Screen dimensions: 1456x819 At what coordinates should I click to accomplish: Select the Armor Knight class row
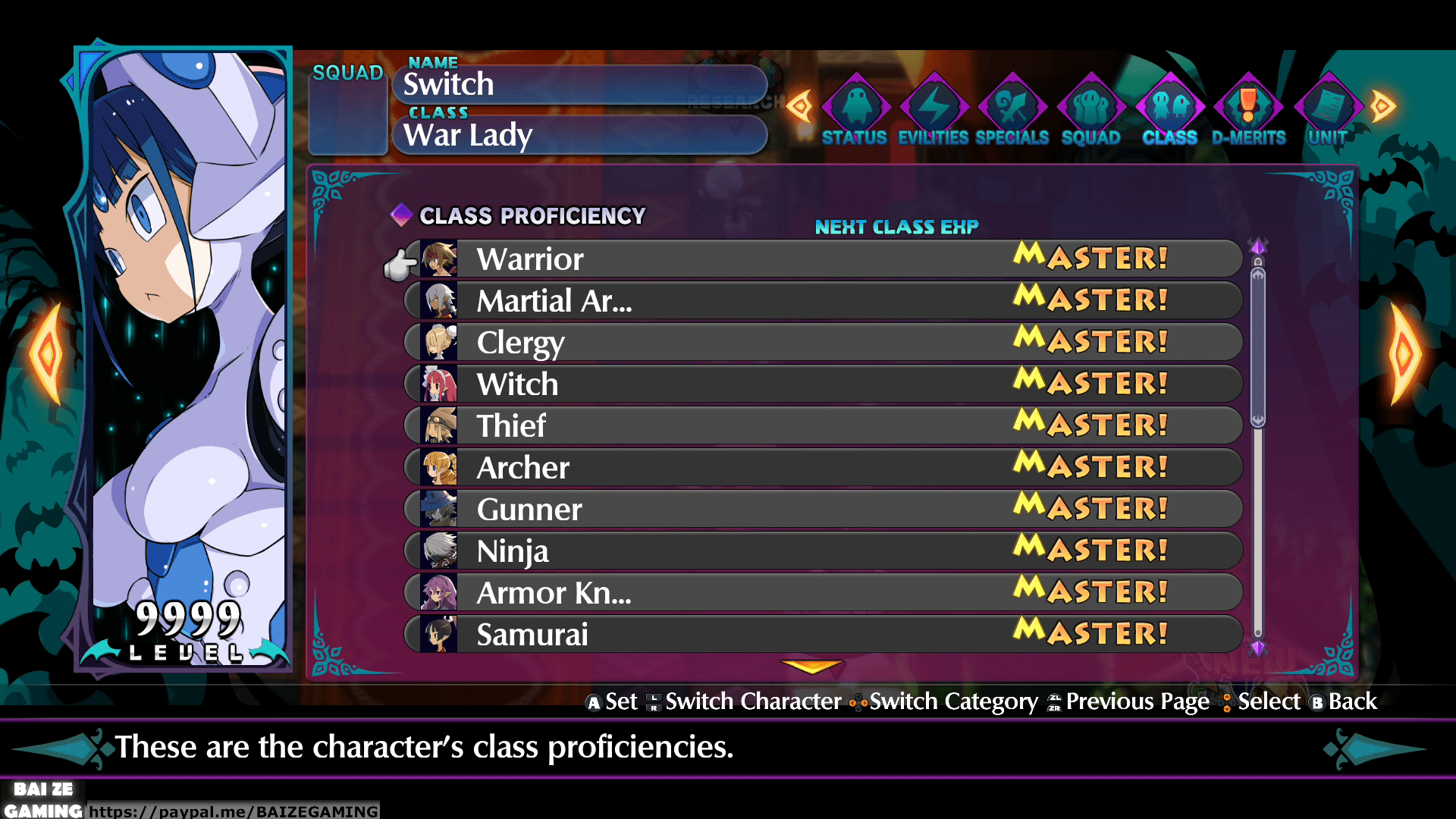(823, 593)
